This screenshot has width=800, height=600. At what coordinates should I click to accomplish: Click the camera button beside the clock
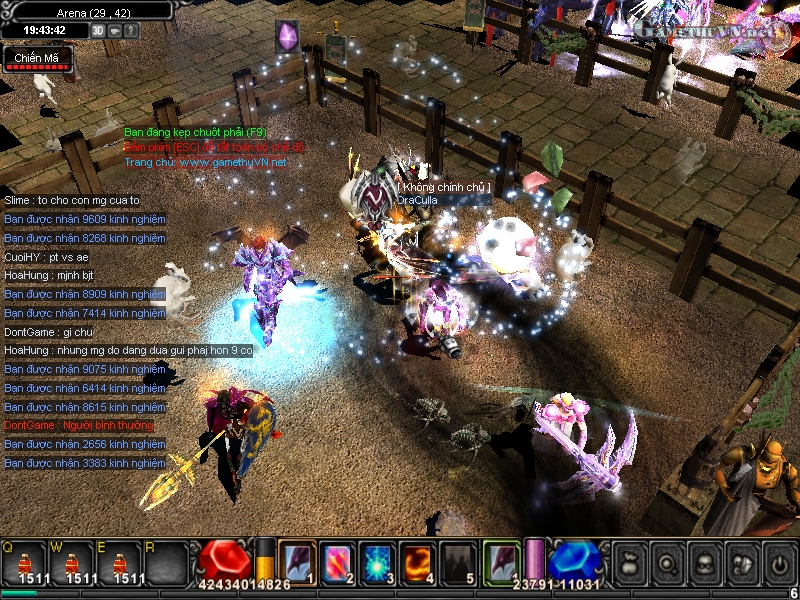[x=115, y=30]
